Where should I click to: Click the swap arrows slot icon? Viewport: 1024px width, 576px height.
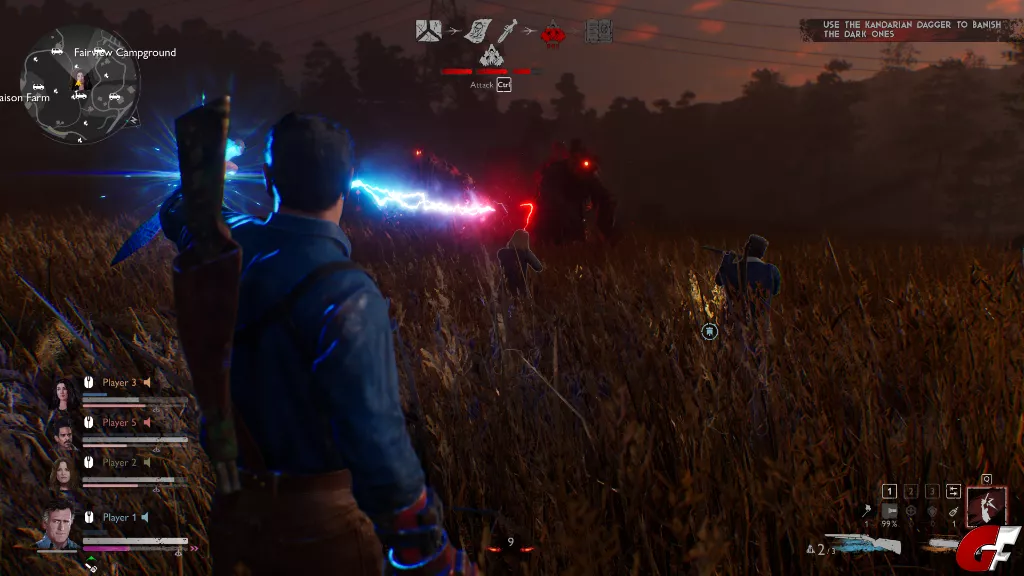(954, 491)
